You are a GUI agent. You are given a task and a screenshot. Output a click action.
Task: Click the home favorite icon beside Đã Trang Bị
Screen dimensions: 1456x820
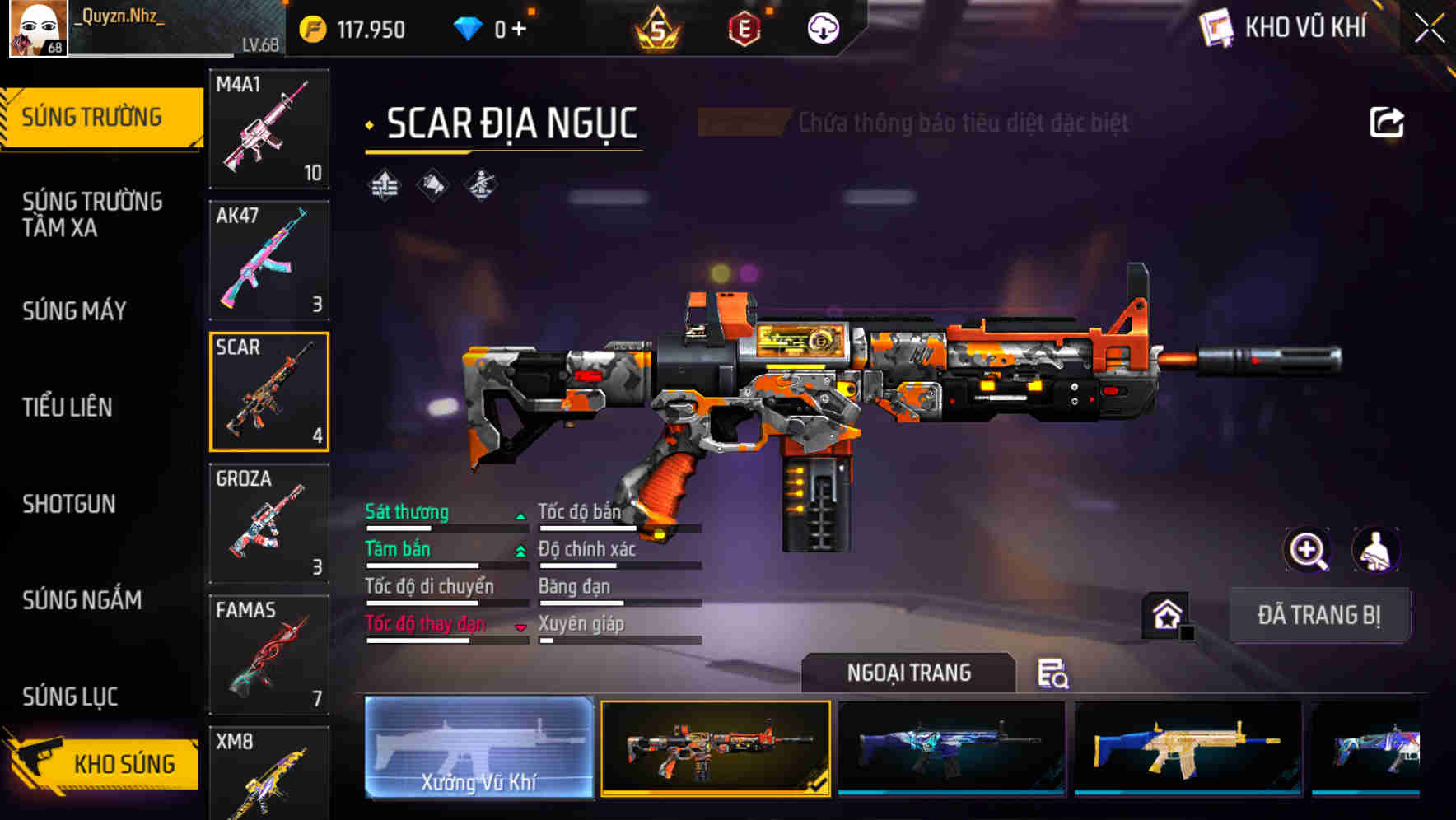(x=1165, y=615)
